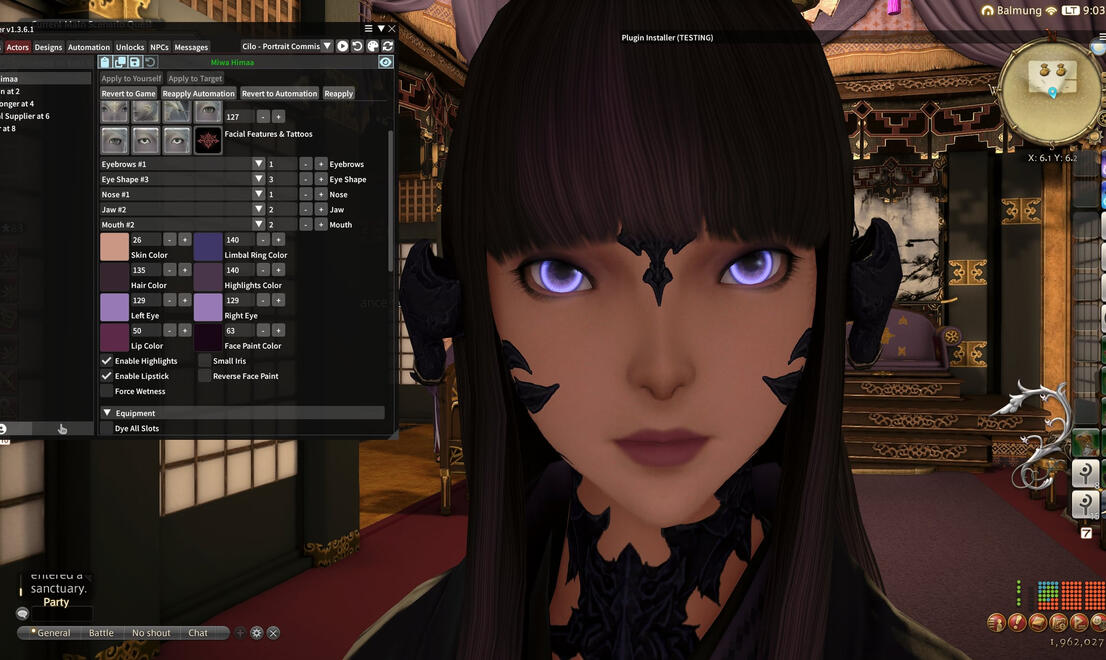Switch to the Designs tab
The image size is (1106, 660).
point(48,47)
